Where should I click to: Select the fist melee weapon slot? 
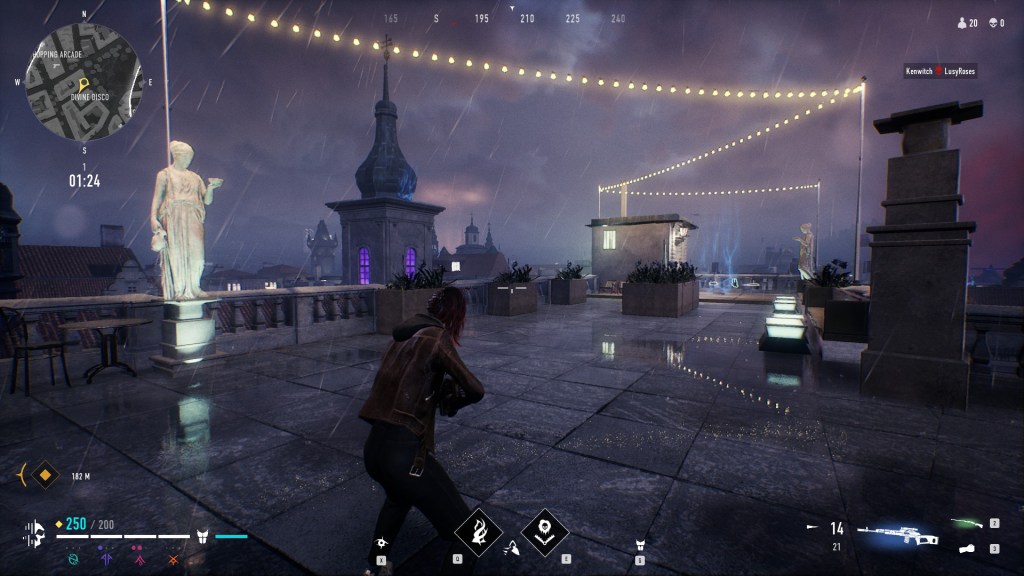tap(967, 548)
